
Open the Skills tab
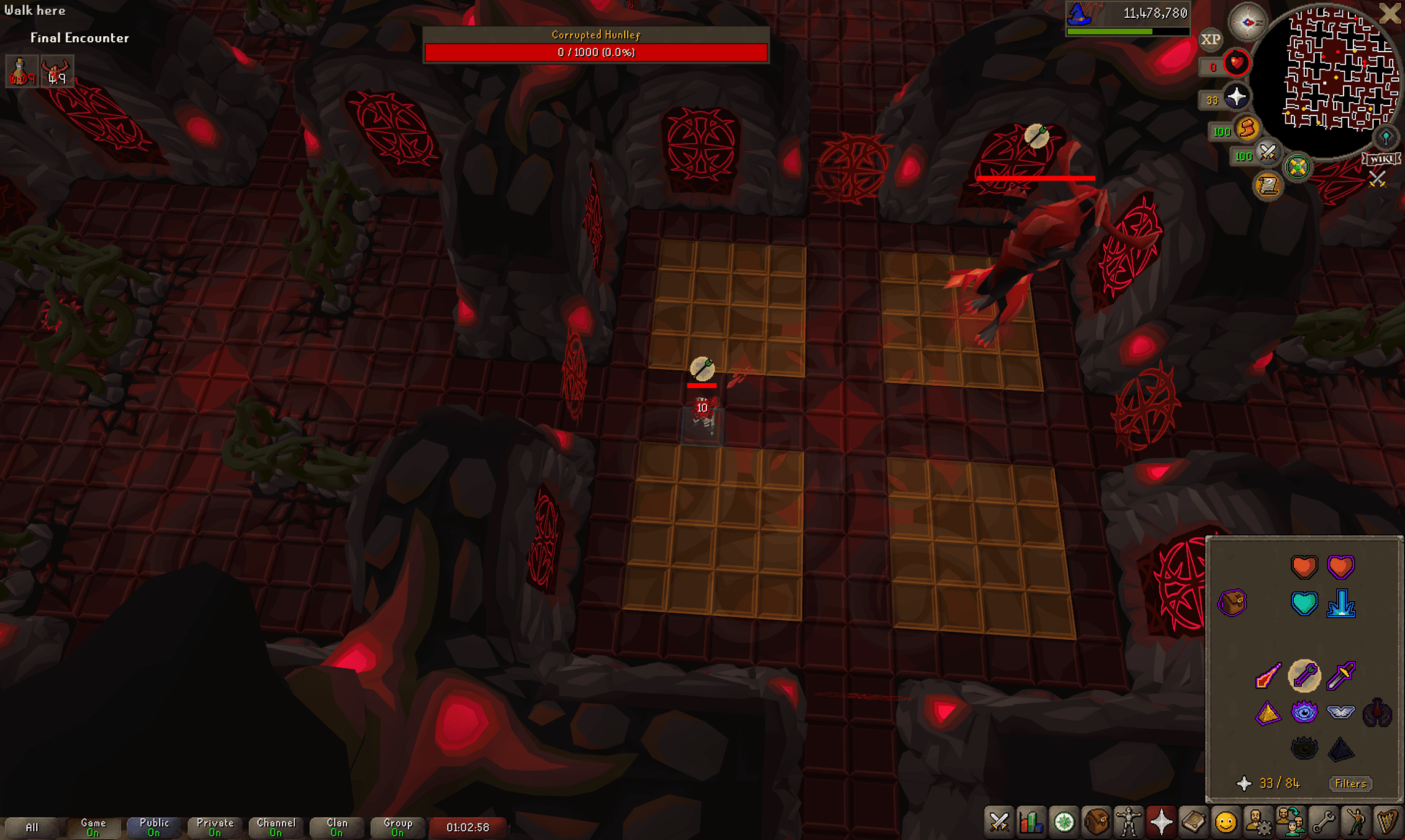coord(1031,822)
